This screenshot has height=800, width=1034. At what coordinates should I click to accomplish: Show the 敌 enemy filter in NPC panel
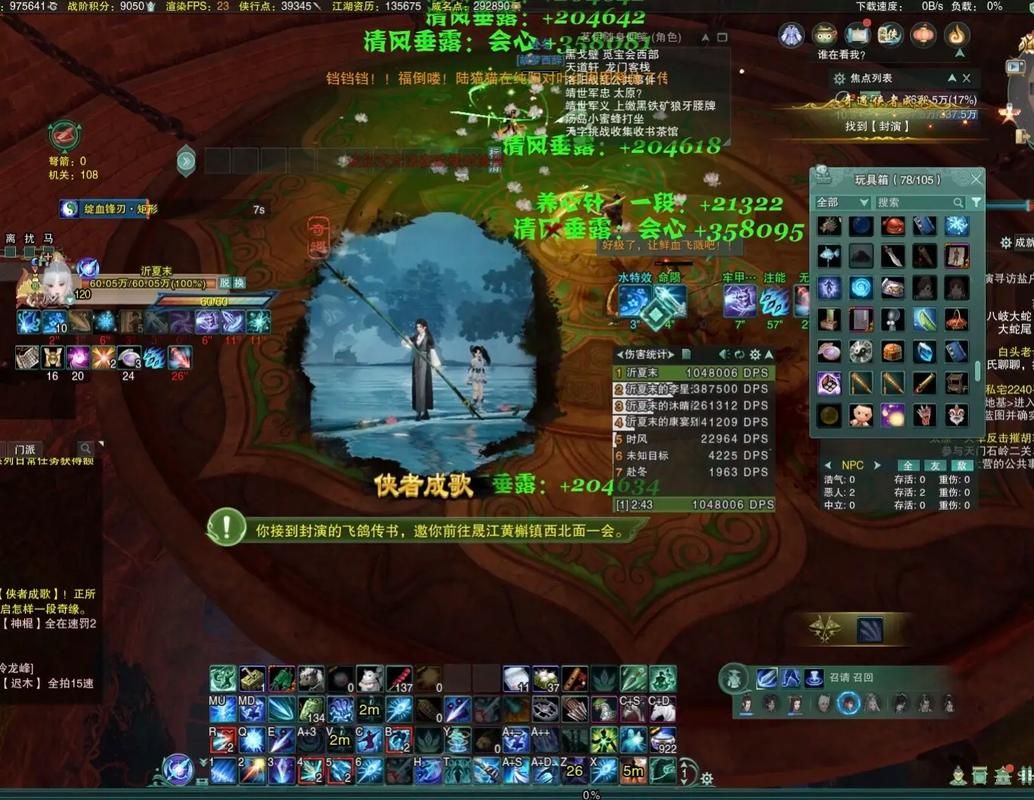coord(962,466)
